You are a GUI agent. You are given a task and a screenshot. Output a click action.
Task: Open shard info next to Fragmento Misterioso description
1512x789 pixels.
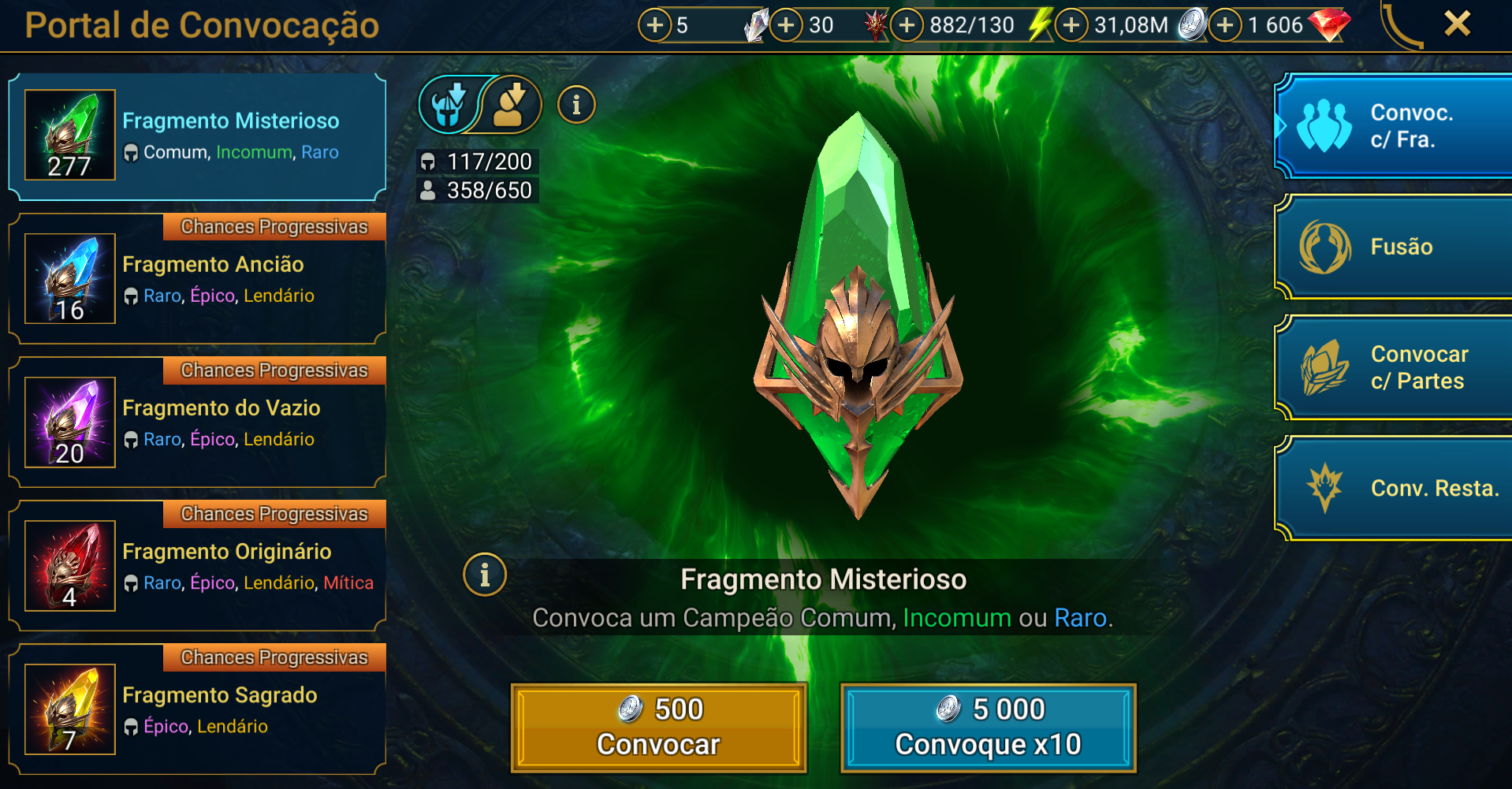[485, 575]
